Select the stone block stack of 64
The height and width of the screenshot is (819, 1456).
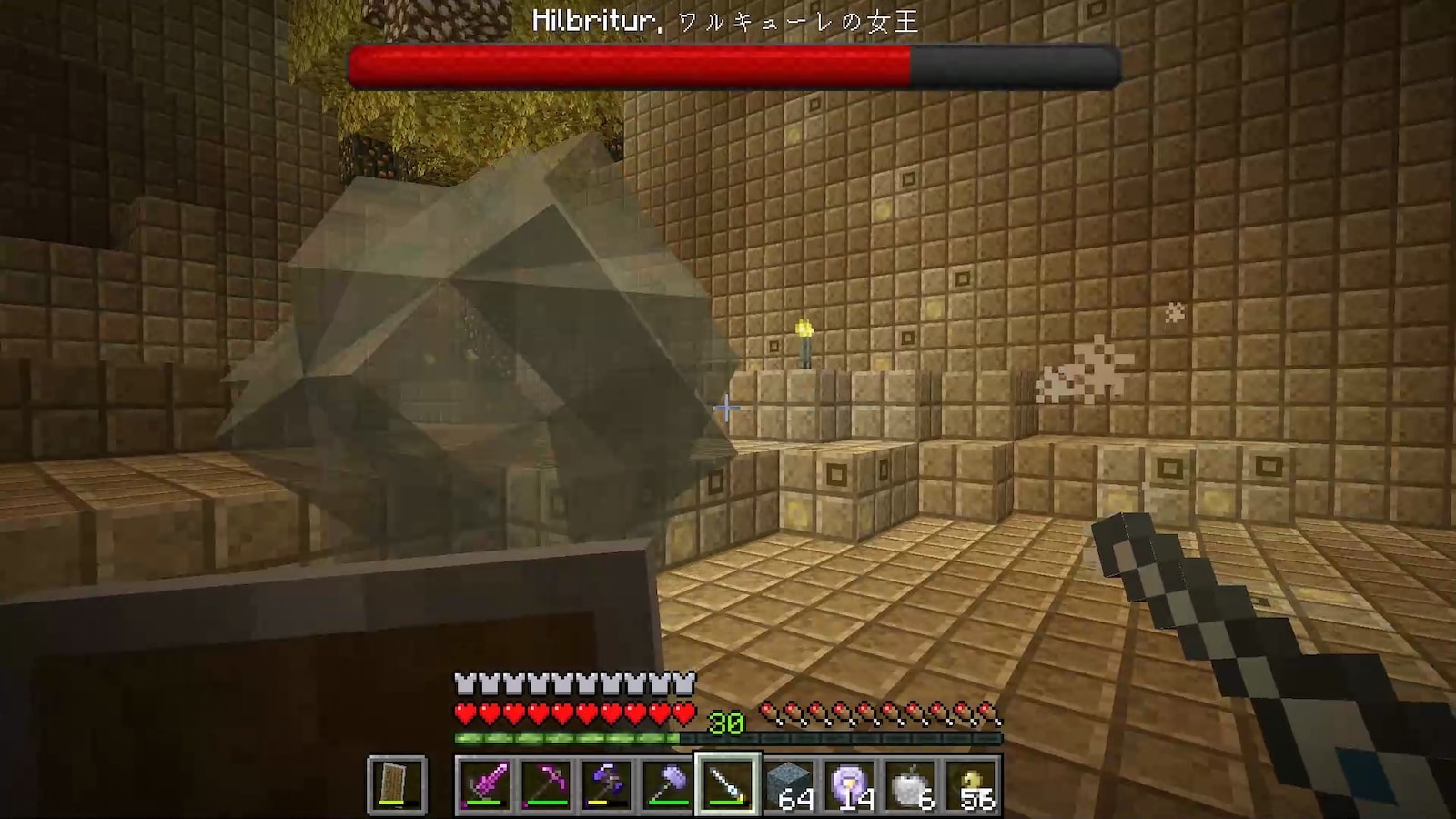pos(788,784)
